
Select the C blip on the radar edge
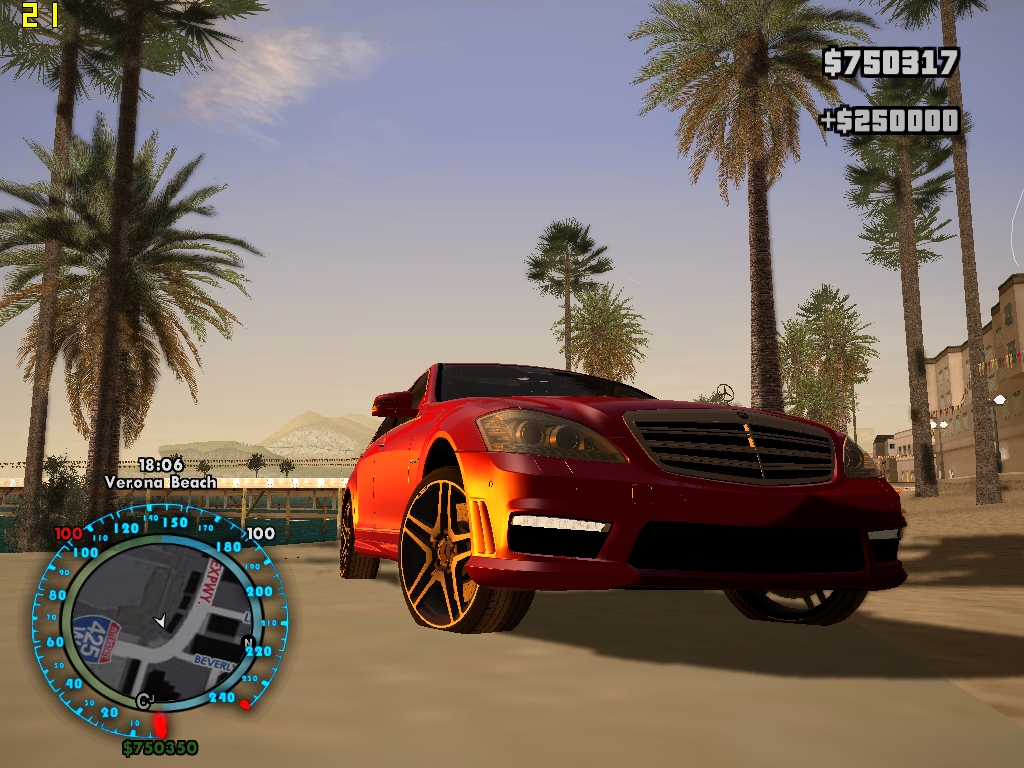pyautogui.click(x=144, y=700)
